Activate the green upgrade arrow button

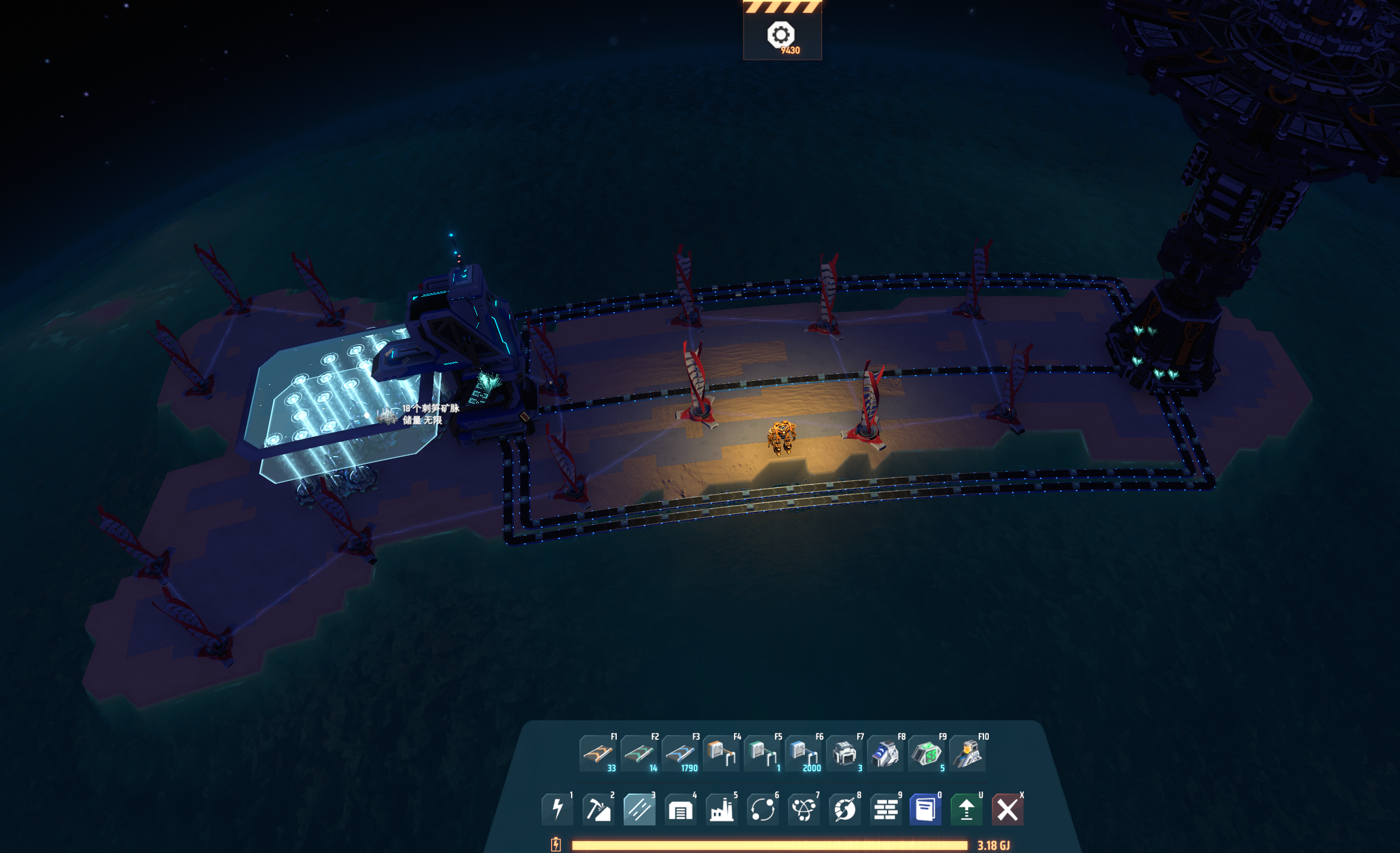[966, 809]
